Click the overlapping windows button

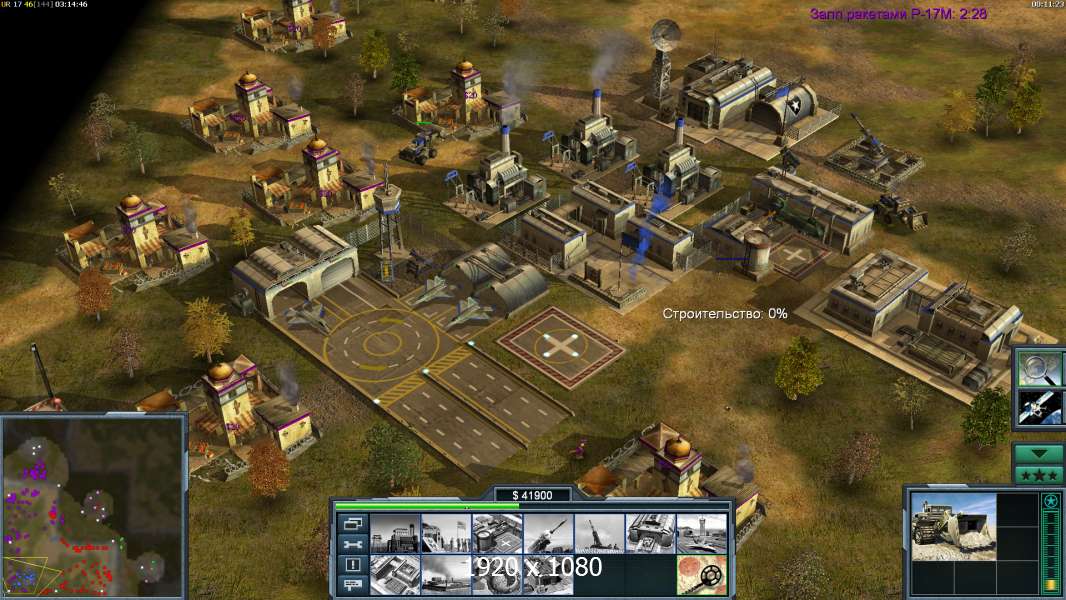352,524
